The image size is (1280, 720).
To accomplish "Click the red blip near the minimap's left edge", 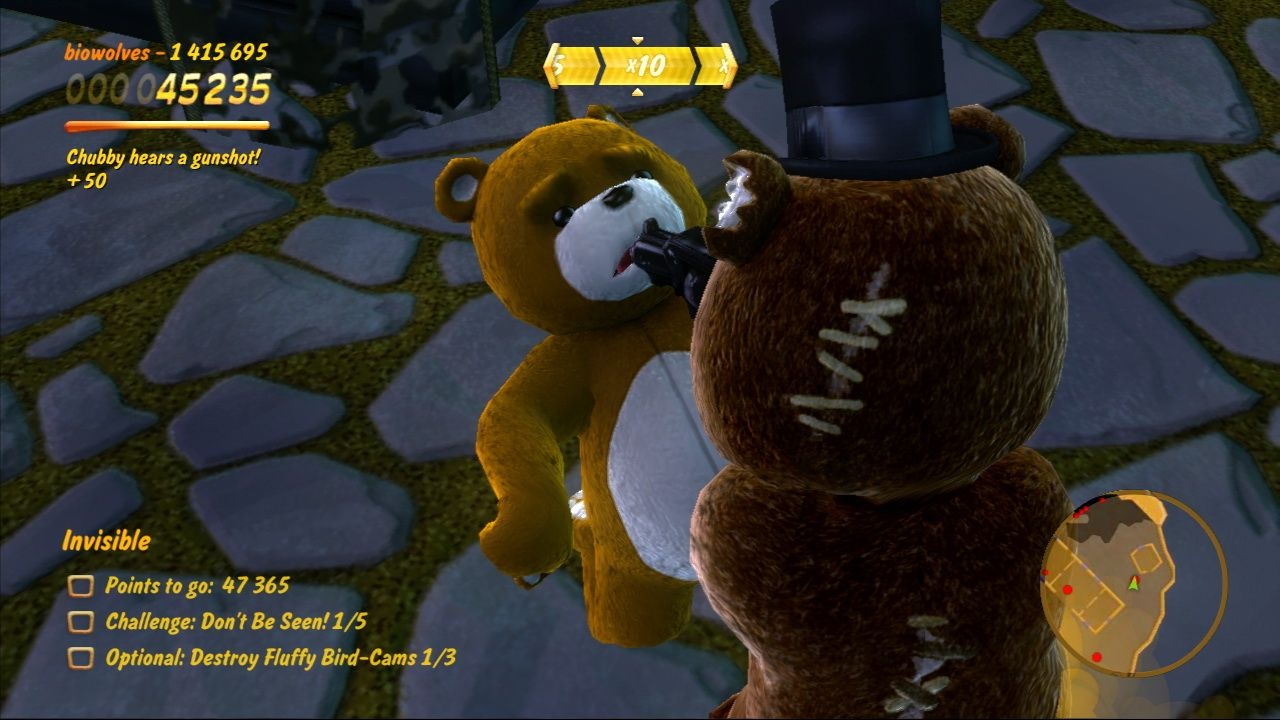I will [1045, 572].
